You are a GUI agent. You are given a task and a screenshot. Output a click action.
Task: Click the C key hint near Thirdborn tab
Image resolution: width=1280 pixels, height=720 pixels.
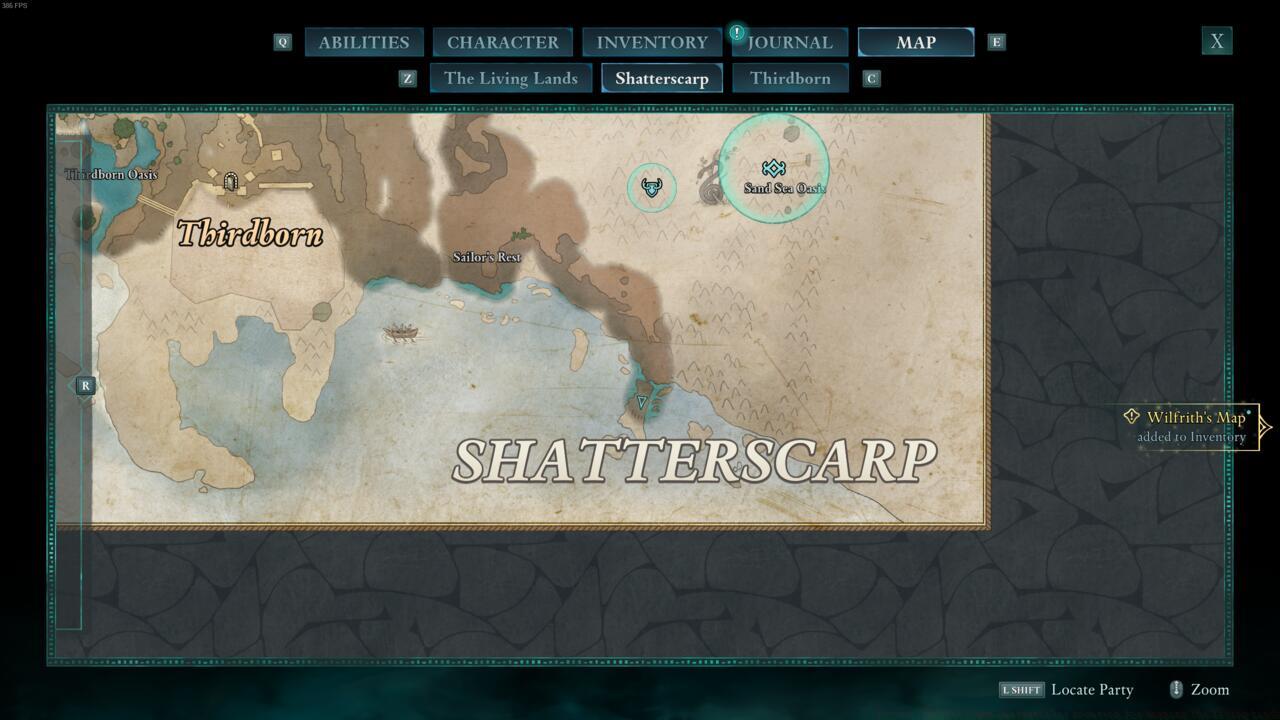pyautogui.click(x=870, y=77)
